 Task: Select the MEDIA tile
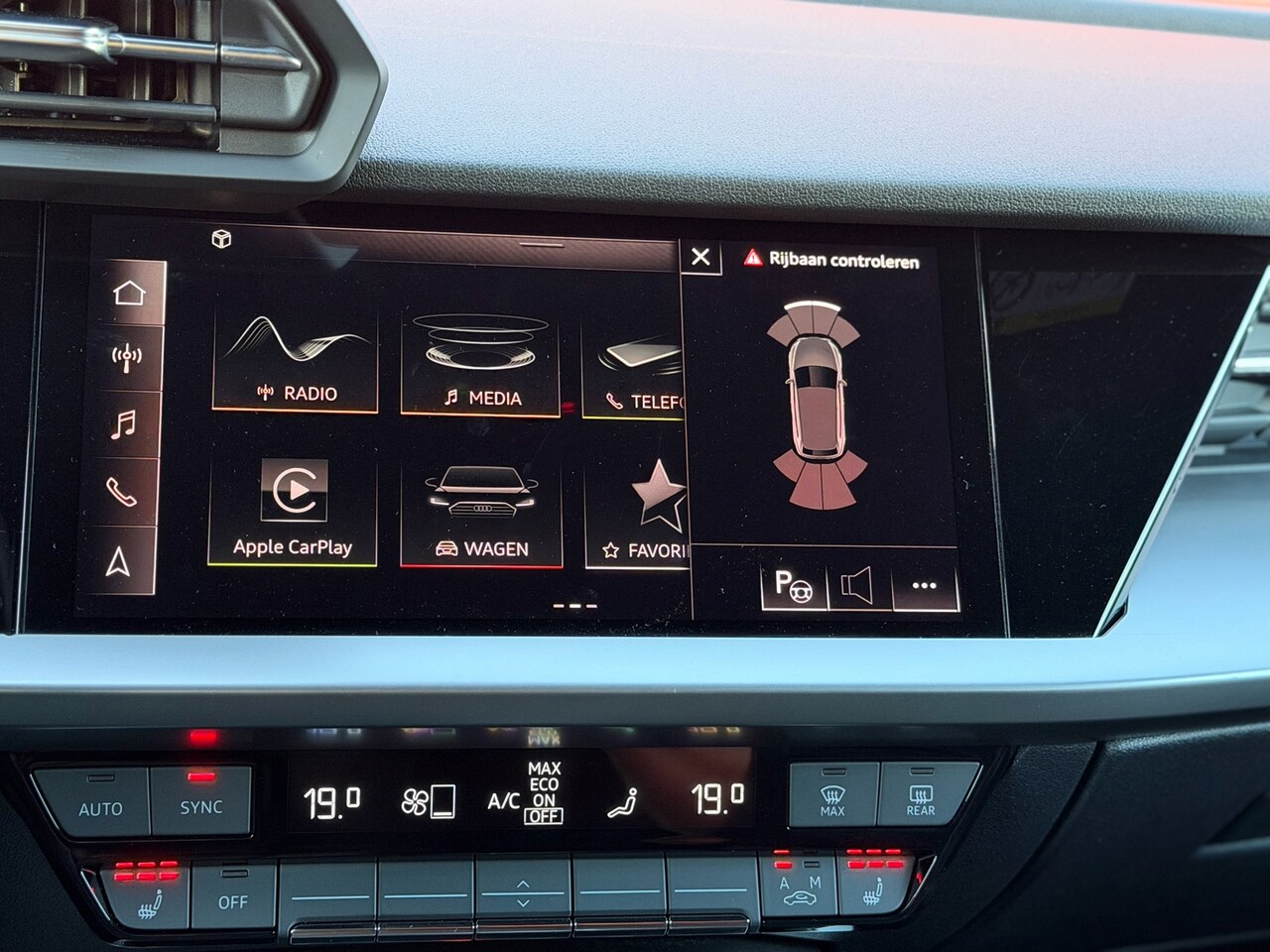[480, 364]
